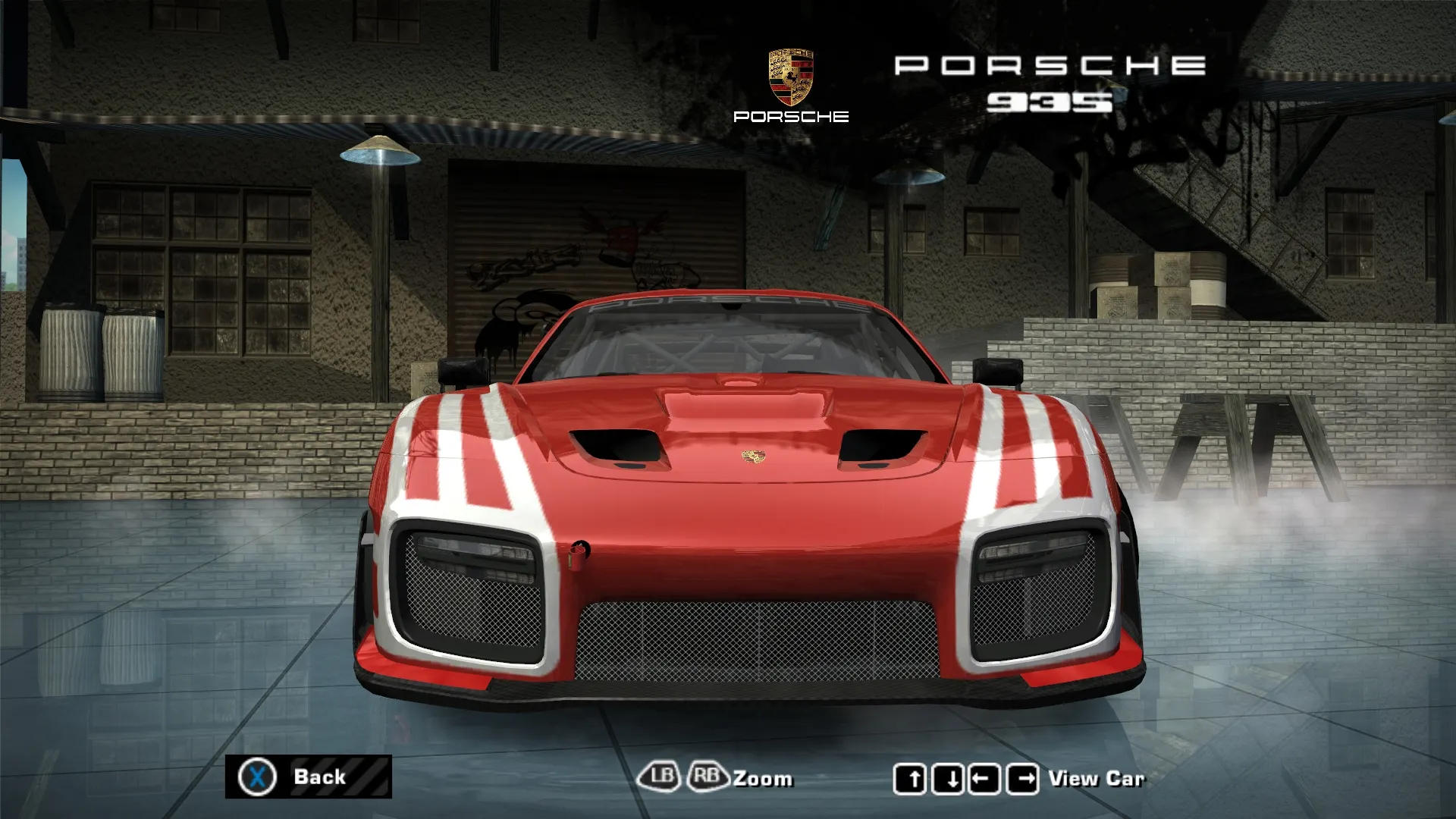
Task: Go back using the Back button
Action: coord(309,777)
